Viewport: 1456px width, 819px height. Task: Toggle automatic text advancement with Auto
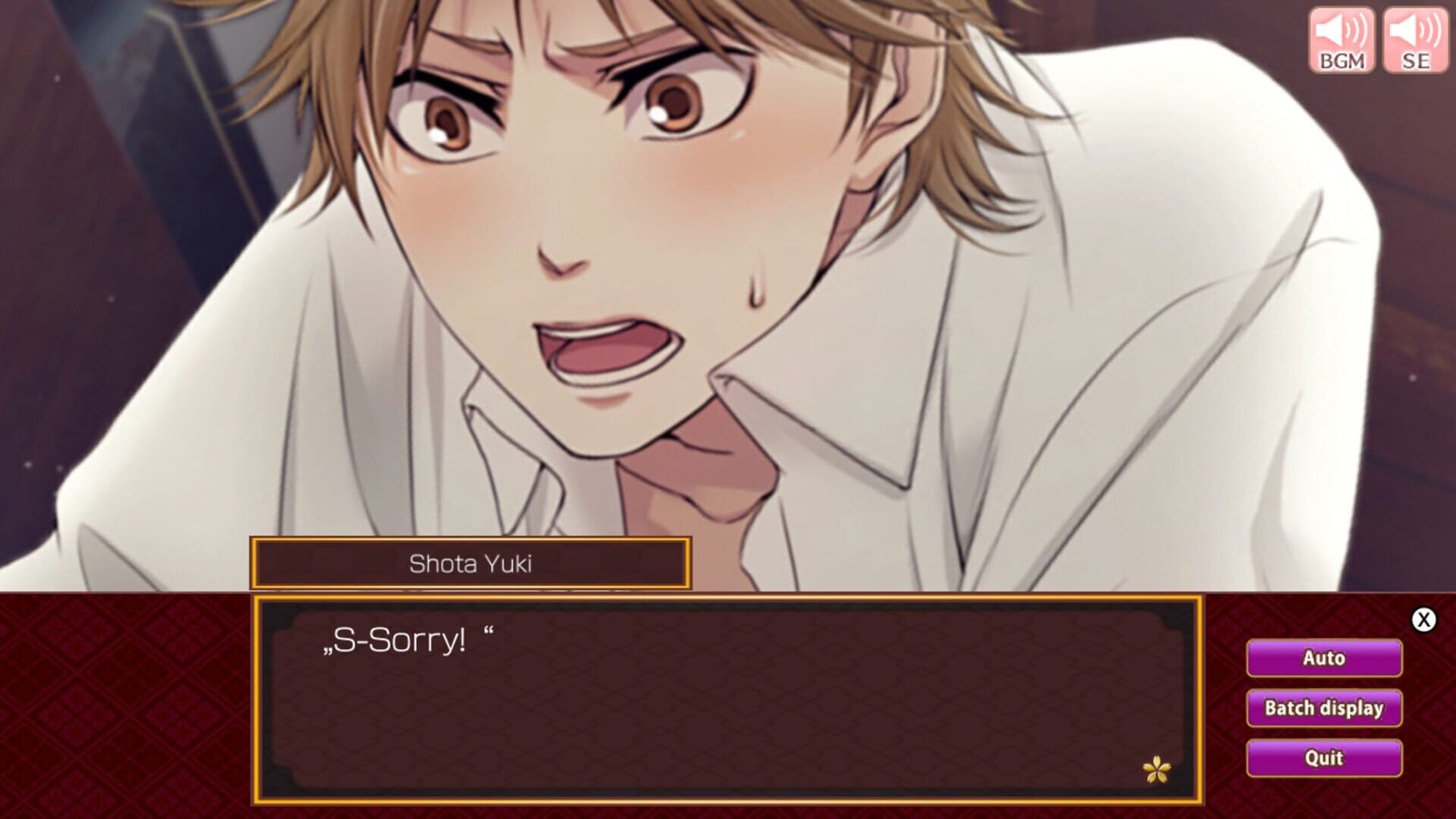(1323, 658)
